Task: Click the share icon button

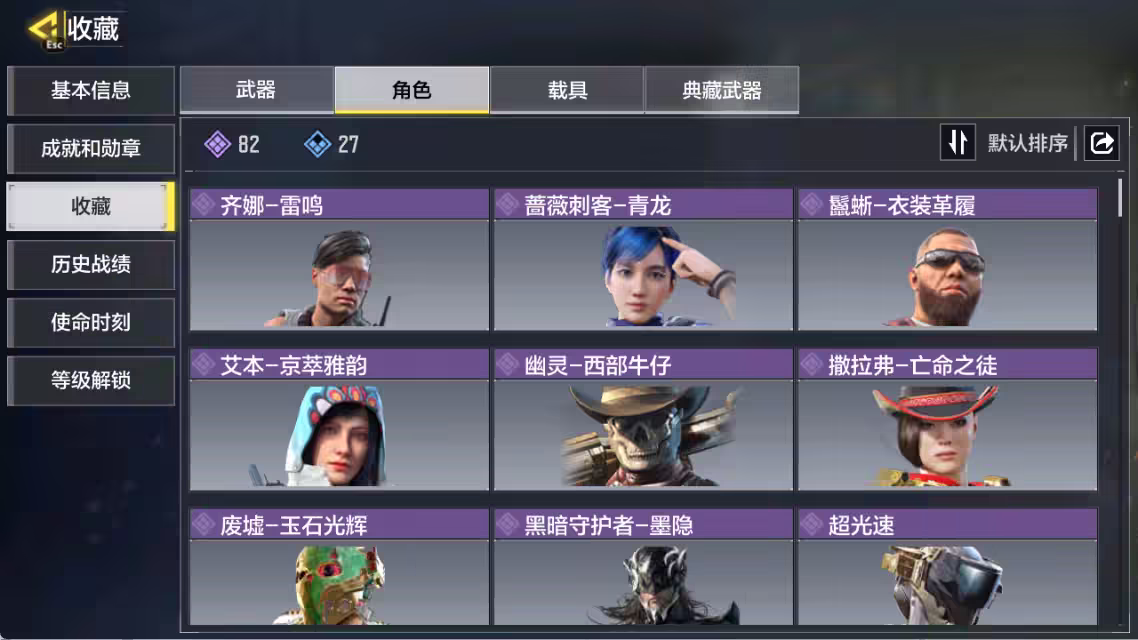Action: pos(1101,143)
